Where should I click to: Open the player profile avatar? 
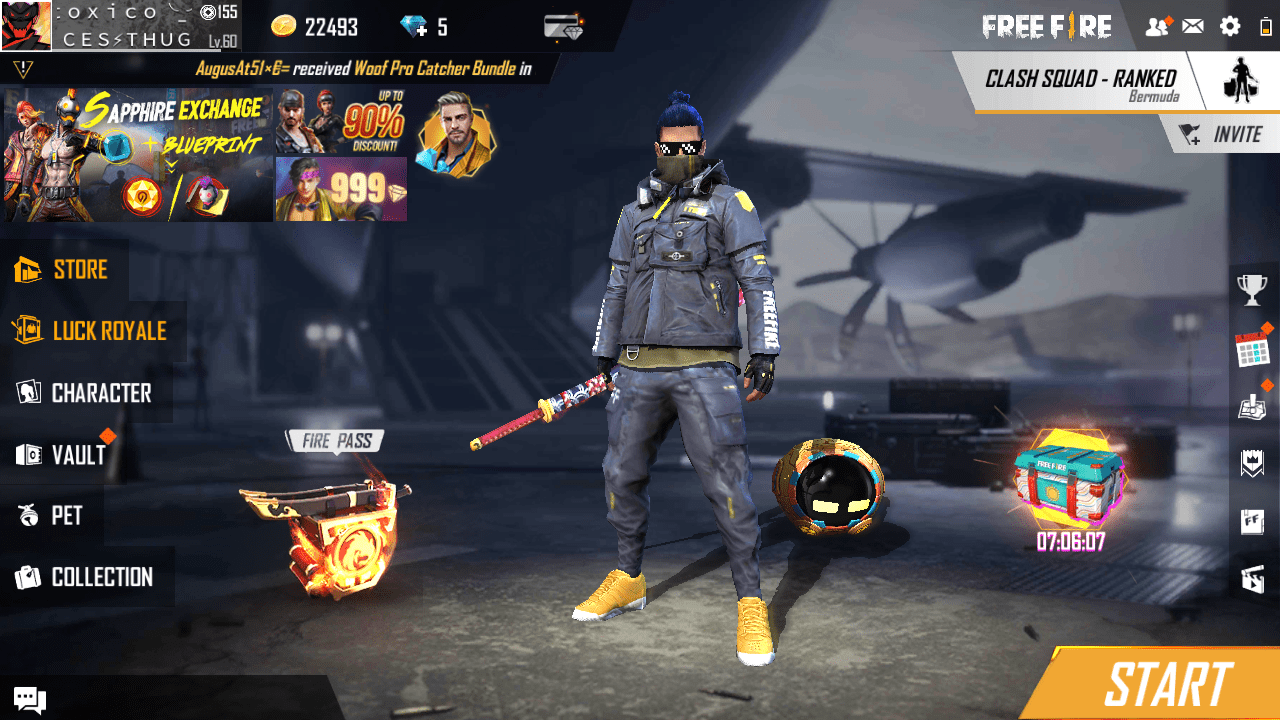tap(26, 26)
